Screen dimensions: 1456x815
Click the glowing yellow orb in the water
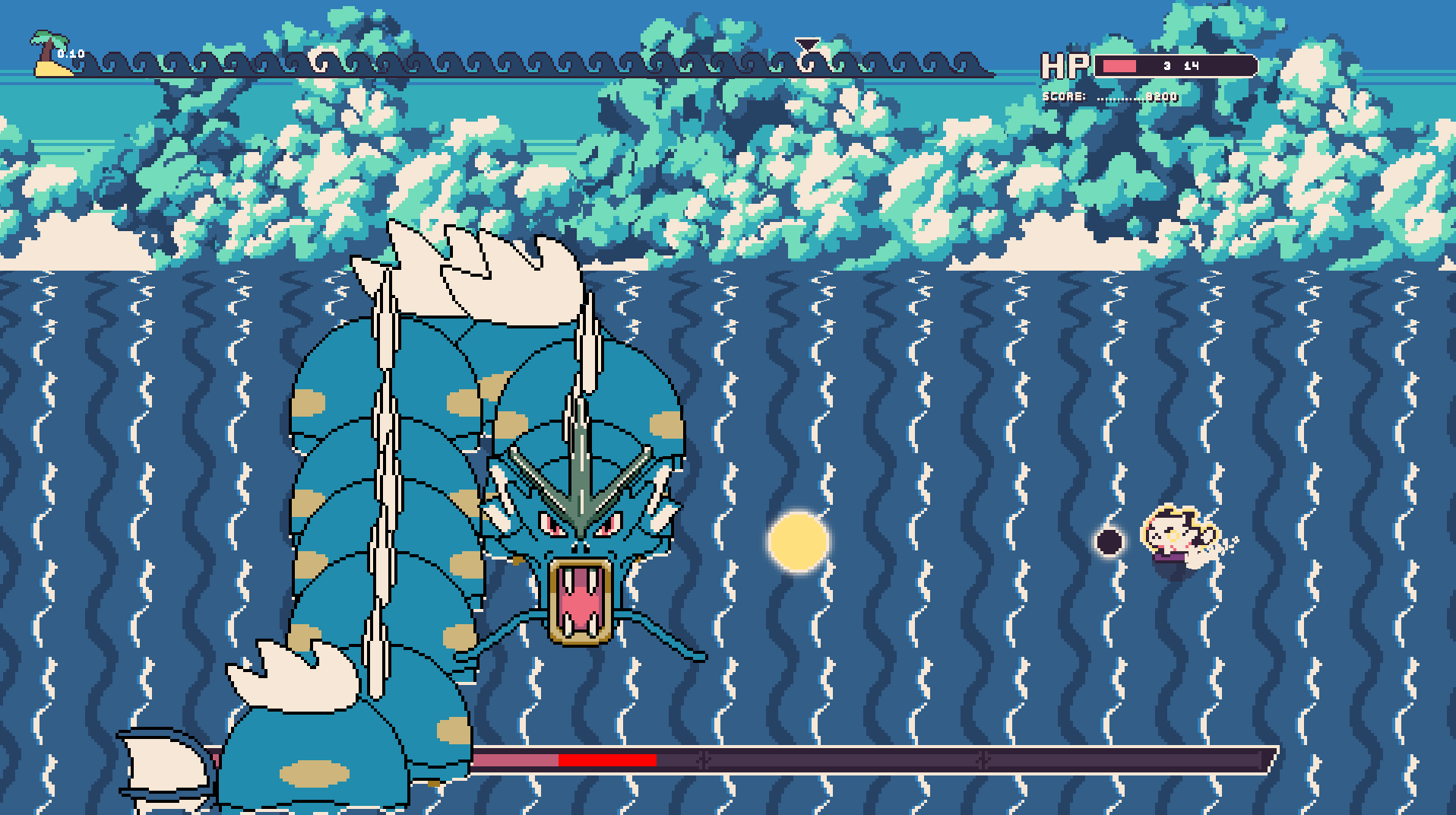point(796,542)
